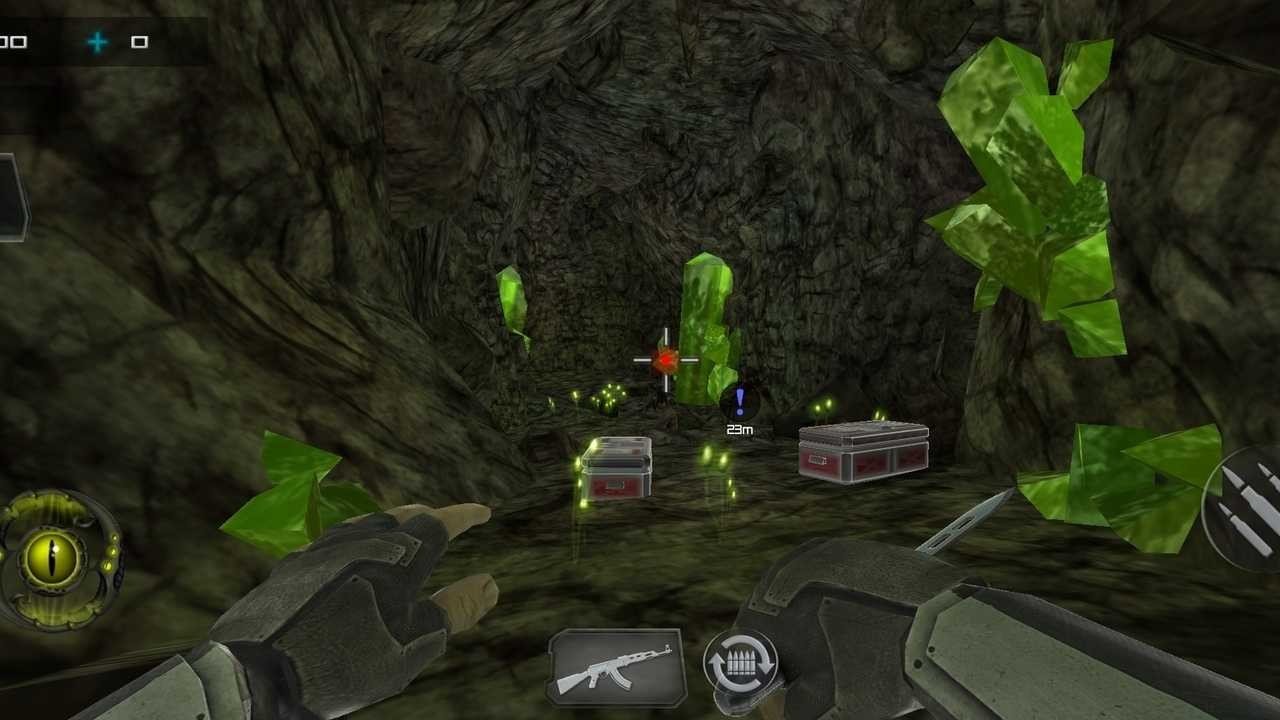Select the exclamation objective marker
The image size is (1280, 720).
coord(740,402)
